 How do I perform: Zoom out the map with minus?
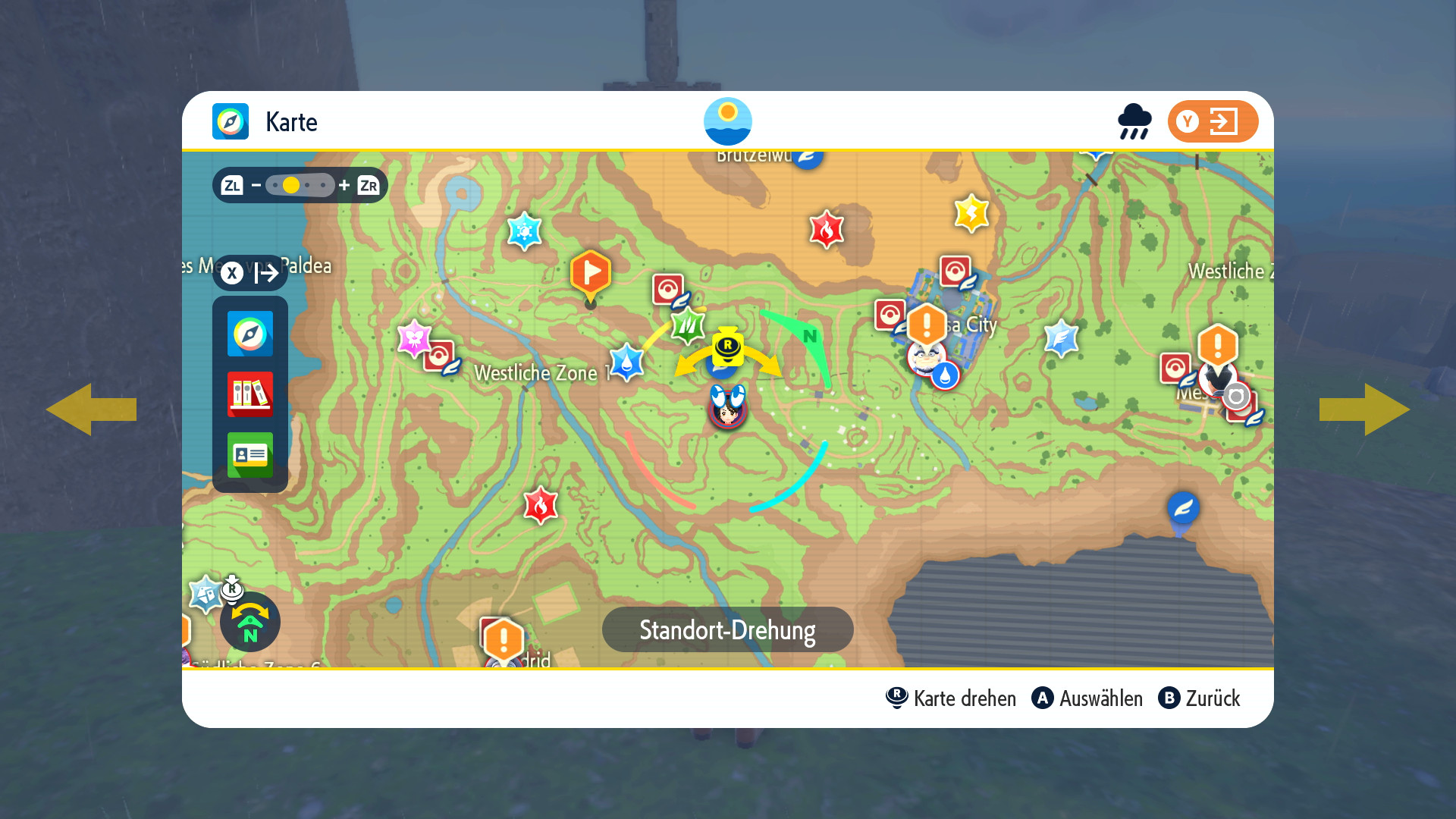tap(256, 185)
